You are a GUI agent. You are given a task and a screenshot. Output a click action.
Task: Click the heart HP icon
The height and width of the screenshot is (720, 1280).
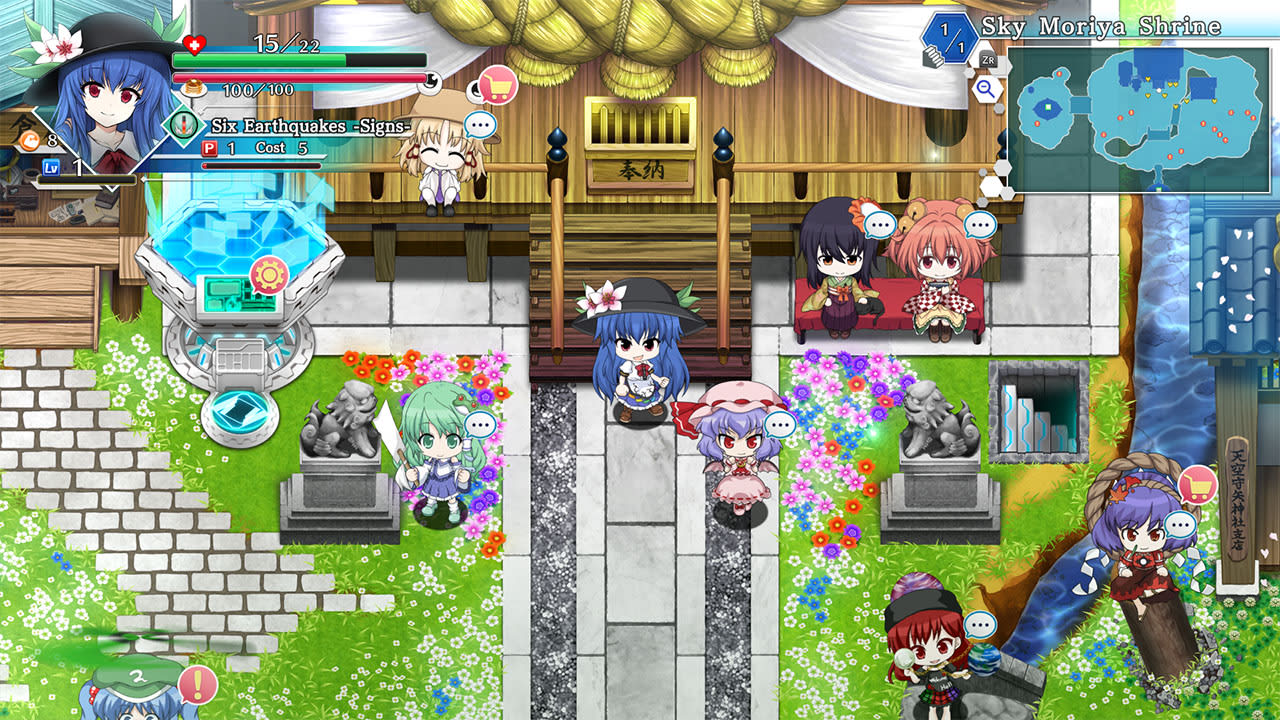click(x=192, y=43)
